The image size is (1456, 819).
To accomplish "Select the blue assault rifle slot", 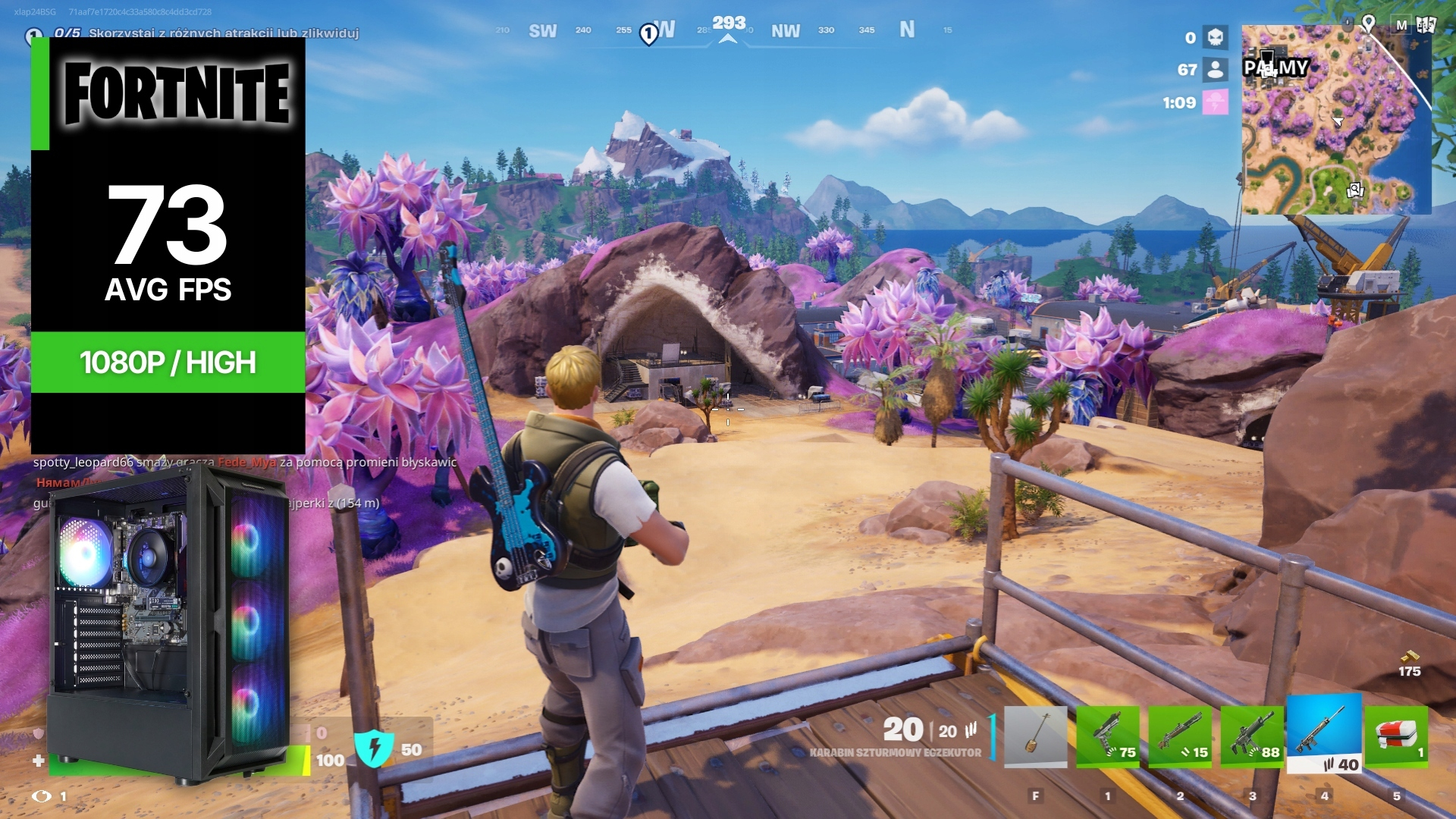I will pos(1324,733).
